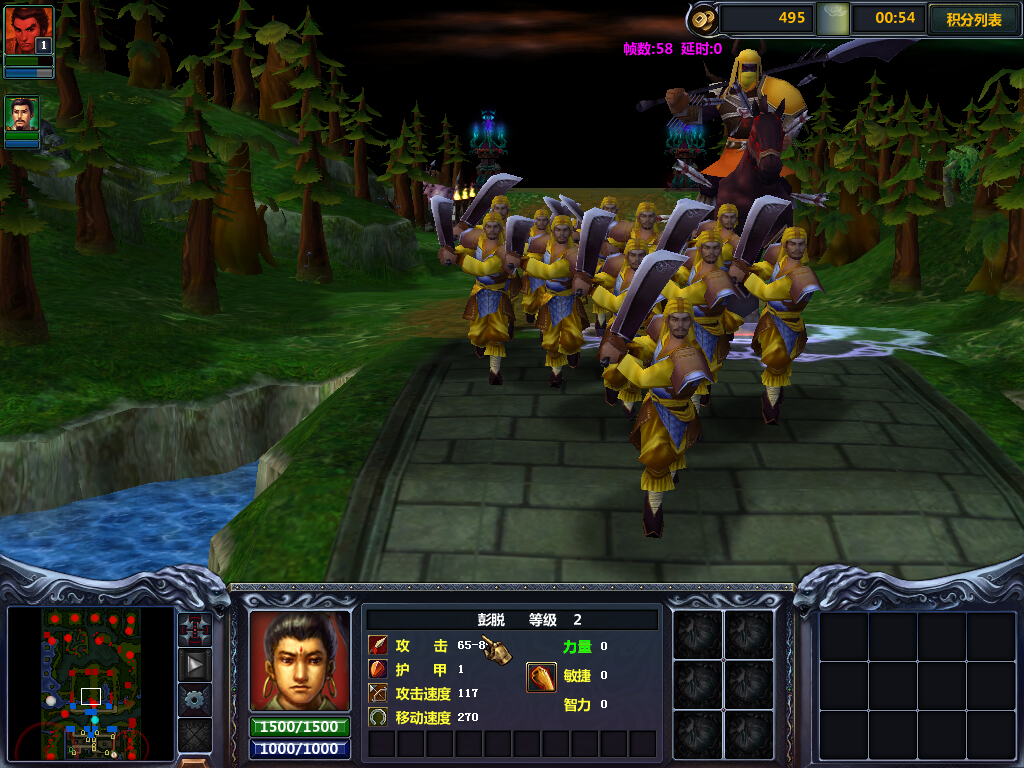Screen dimensions: 1024x768
Task: Click the gear button beside the minimap
Action: (194, 698)
